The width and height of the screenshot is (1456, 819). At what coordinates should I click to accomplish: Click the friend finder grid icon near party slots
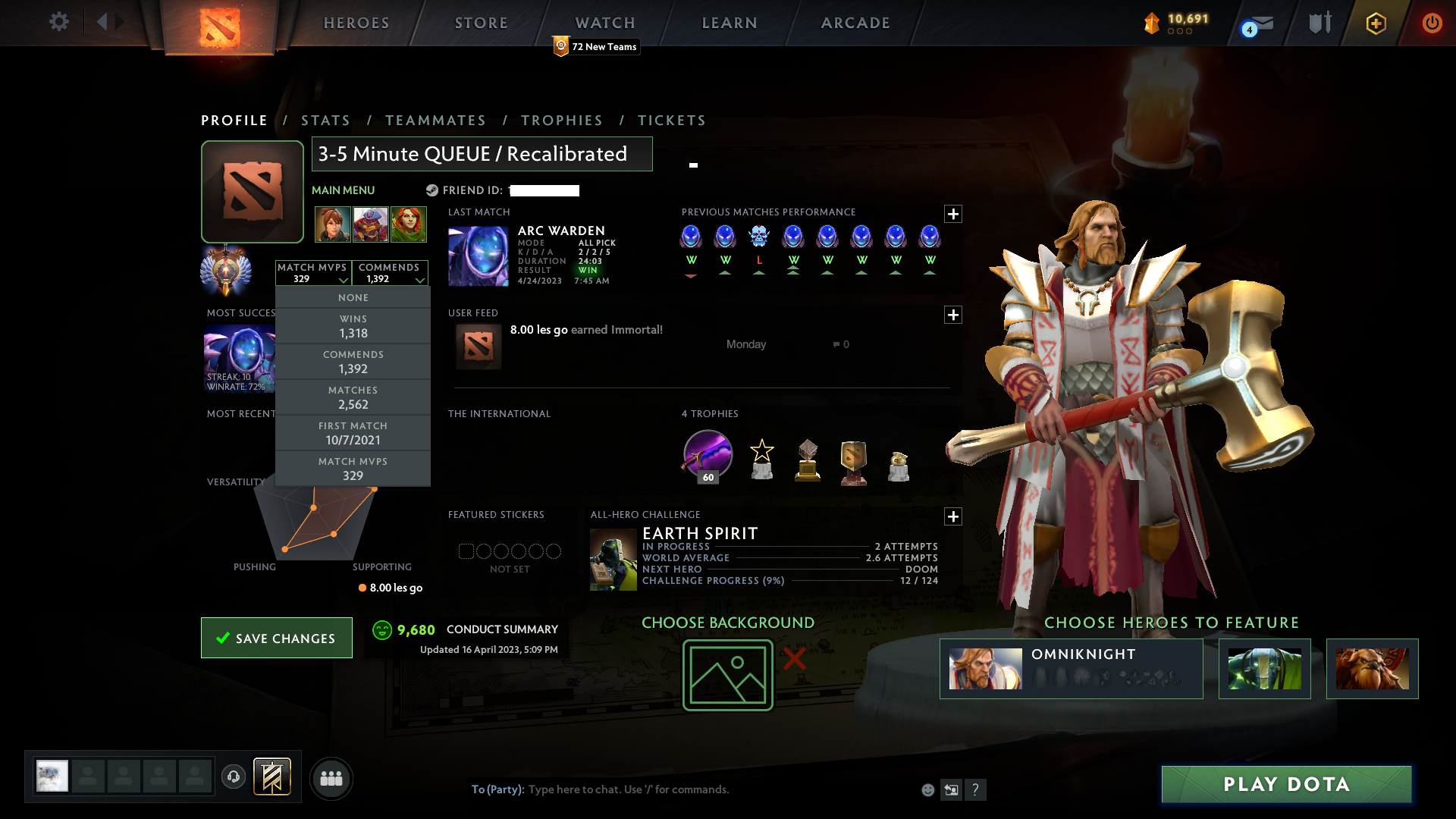(x=331, y=778)
